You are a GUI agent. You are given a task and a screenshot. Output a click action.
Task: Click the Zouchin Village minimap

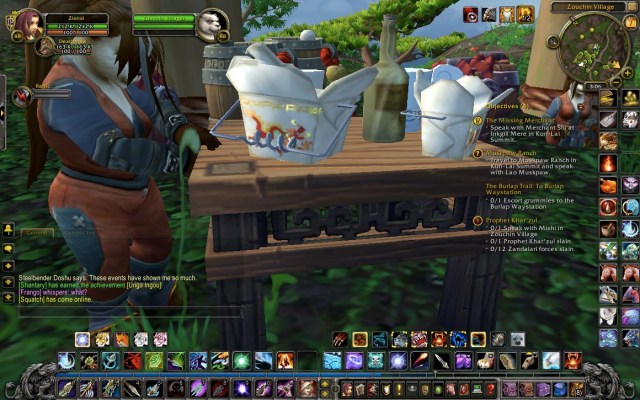coord(592,47)
